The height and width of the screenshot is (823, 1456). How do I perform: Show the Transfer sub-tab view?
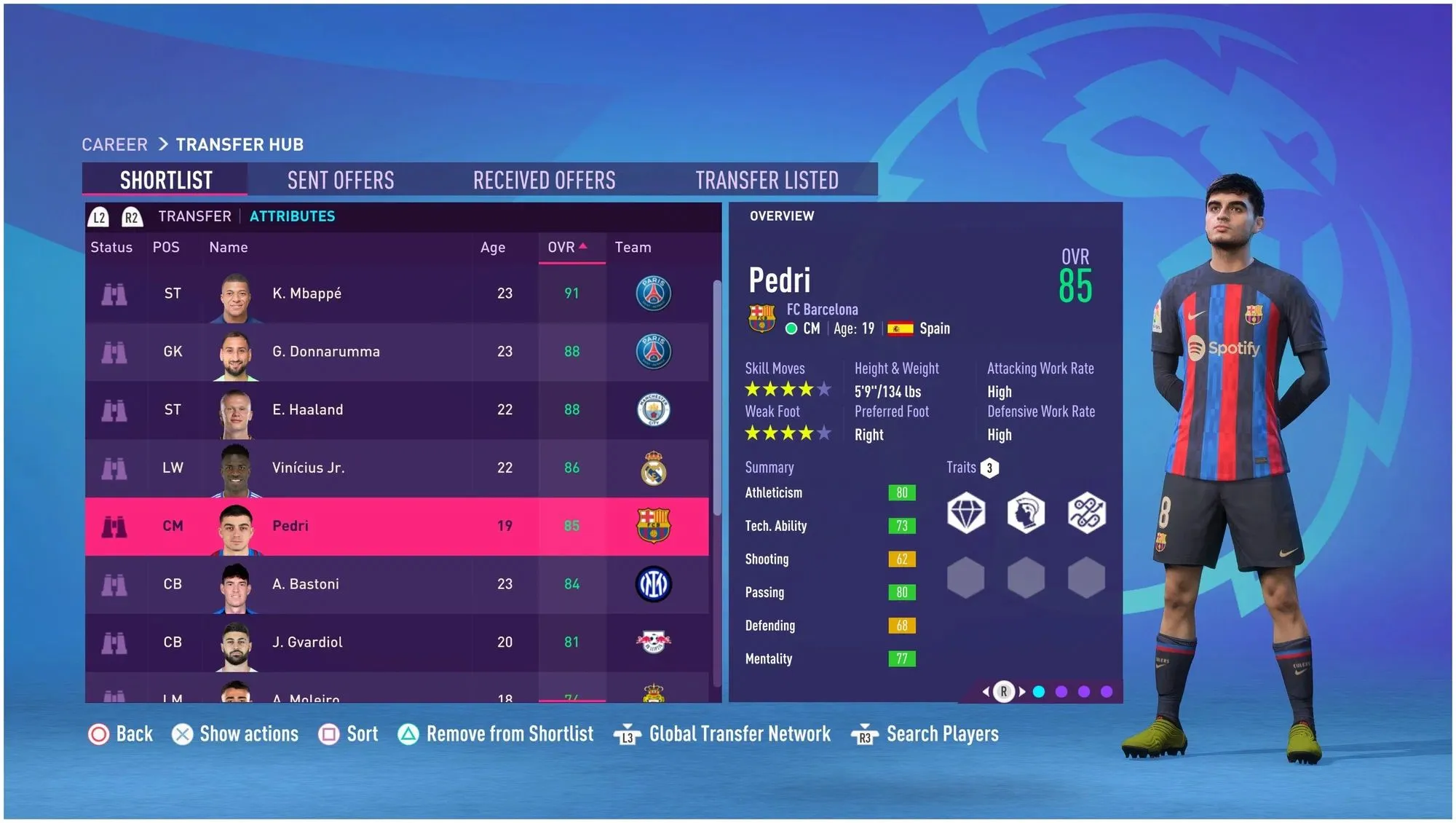click(x=194, y=216)
